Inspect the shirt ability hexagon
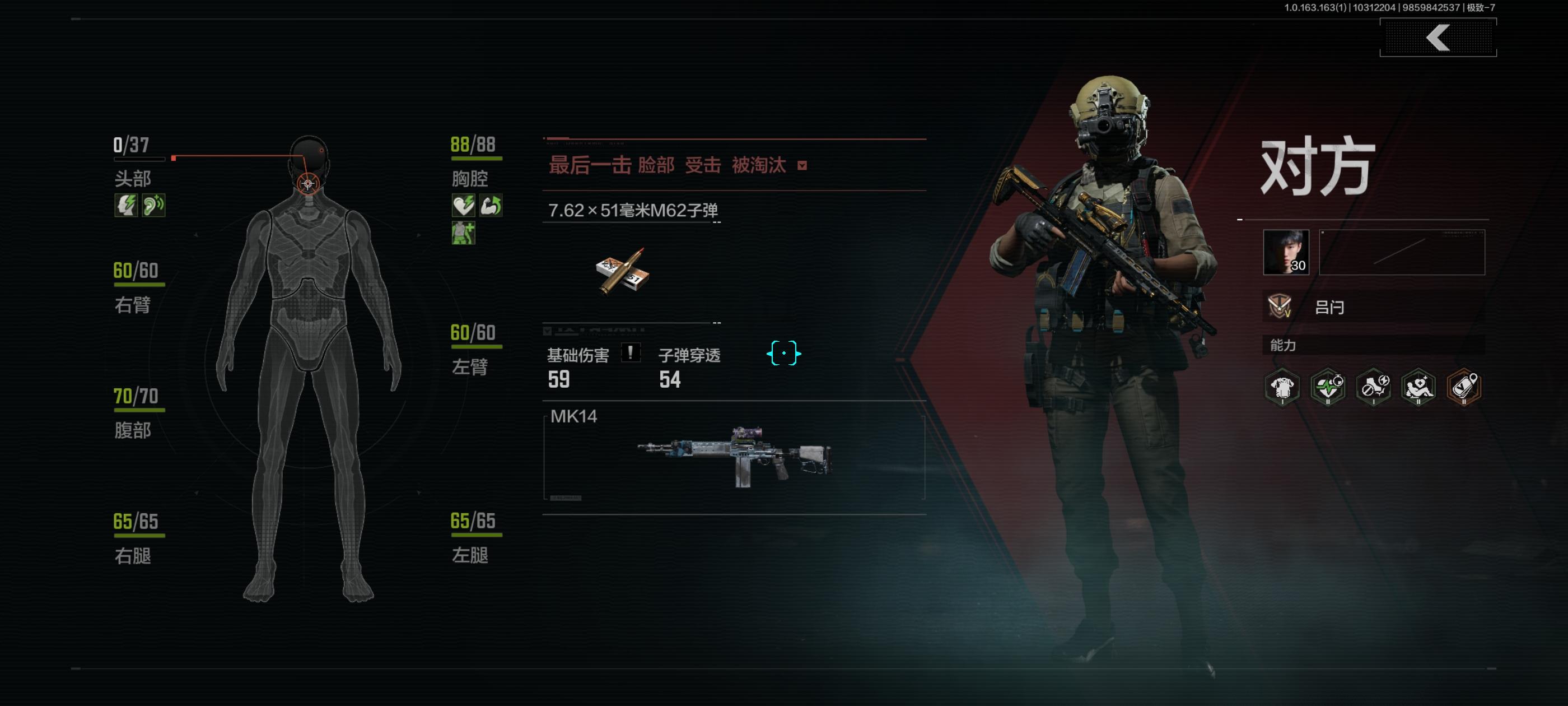Screen dimensions: 1568x706 1282,387
